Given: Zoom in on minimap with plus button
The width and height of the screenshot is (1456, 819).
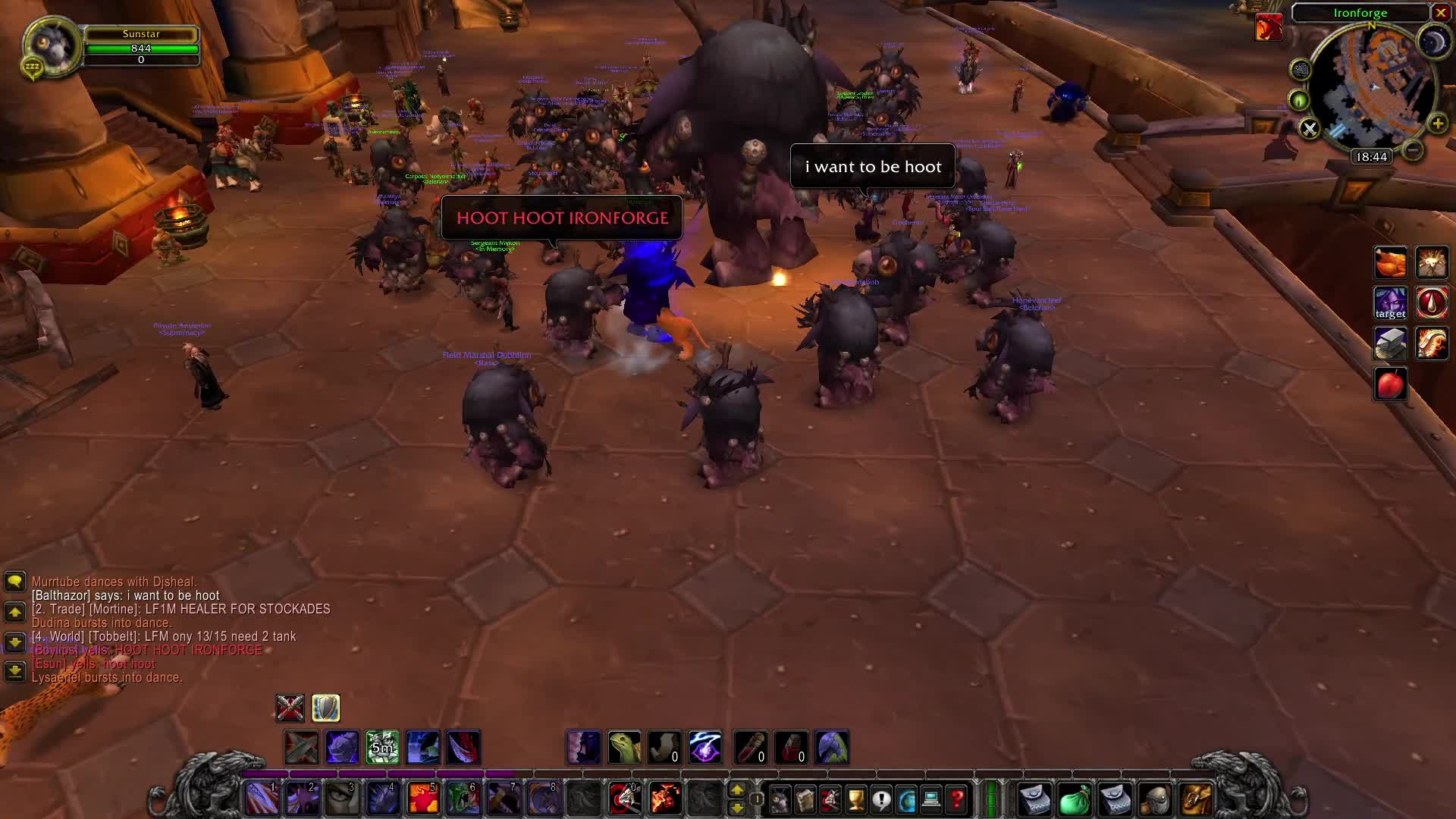Looking at the screenshot, I should point(1439,124).
